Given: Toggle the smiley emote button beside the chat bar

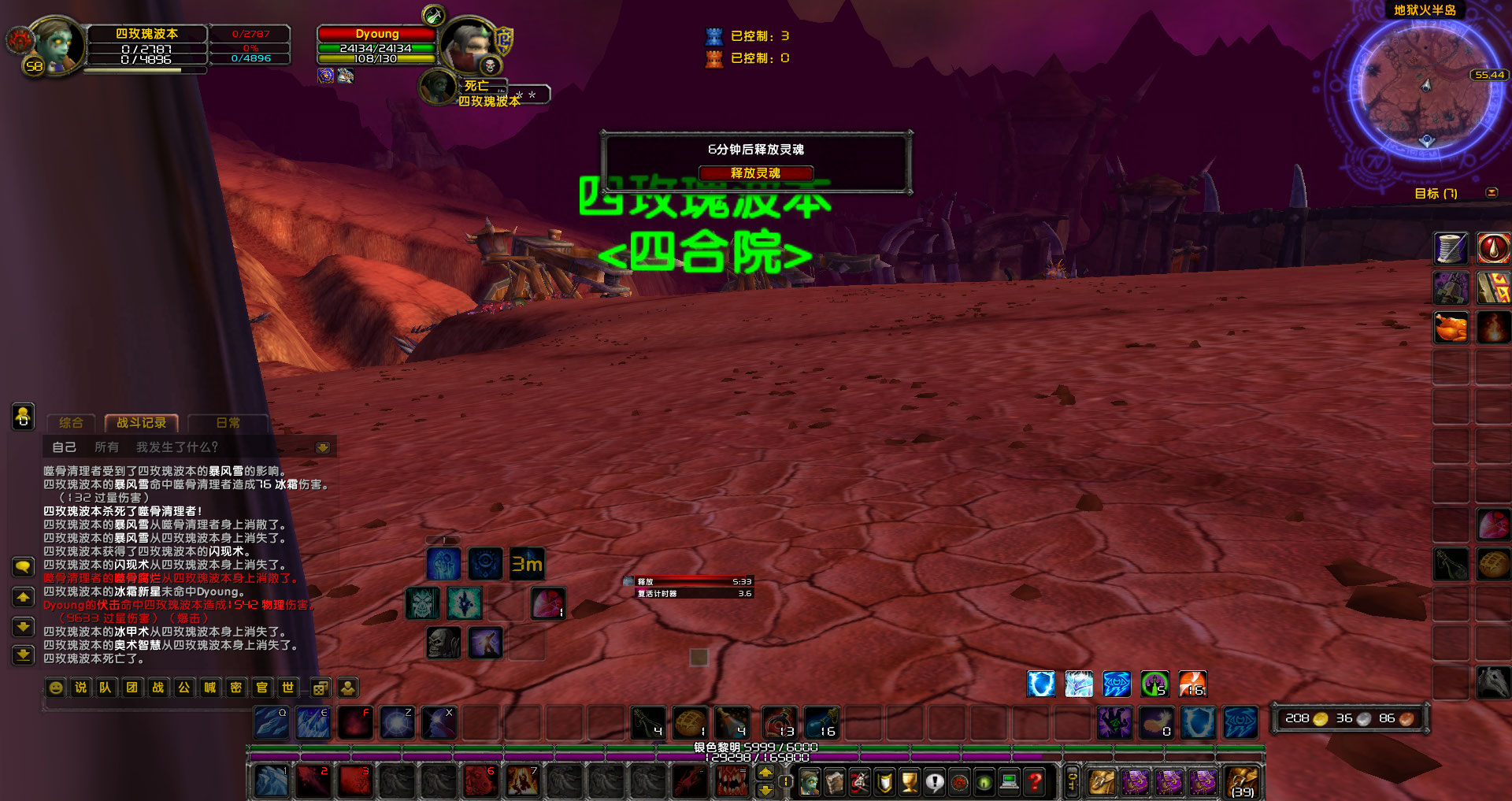Looking at the screenshot, I should click(54, 688).
